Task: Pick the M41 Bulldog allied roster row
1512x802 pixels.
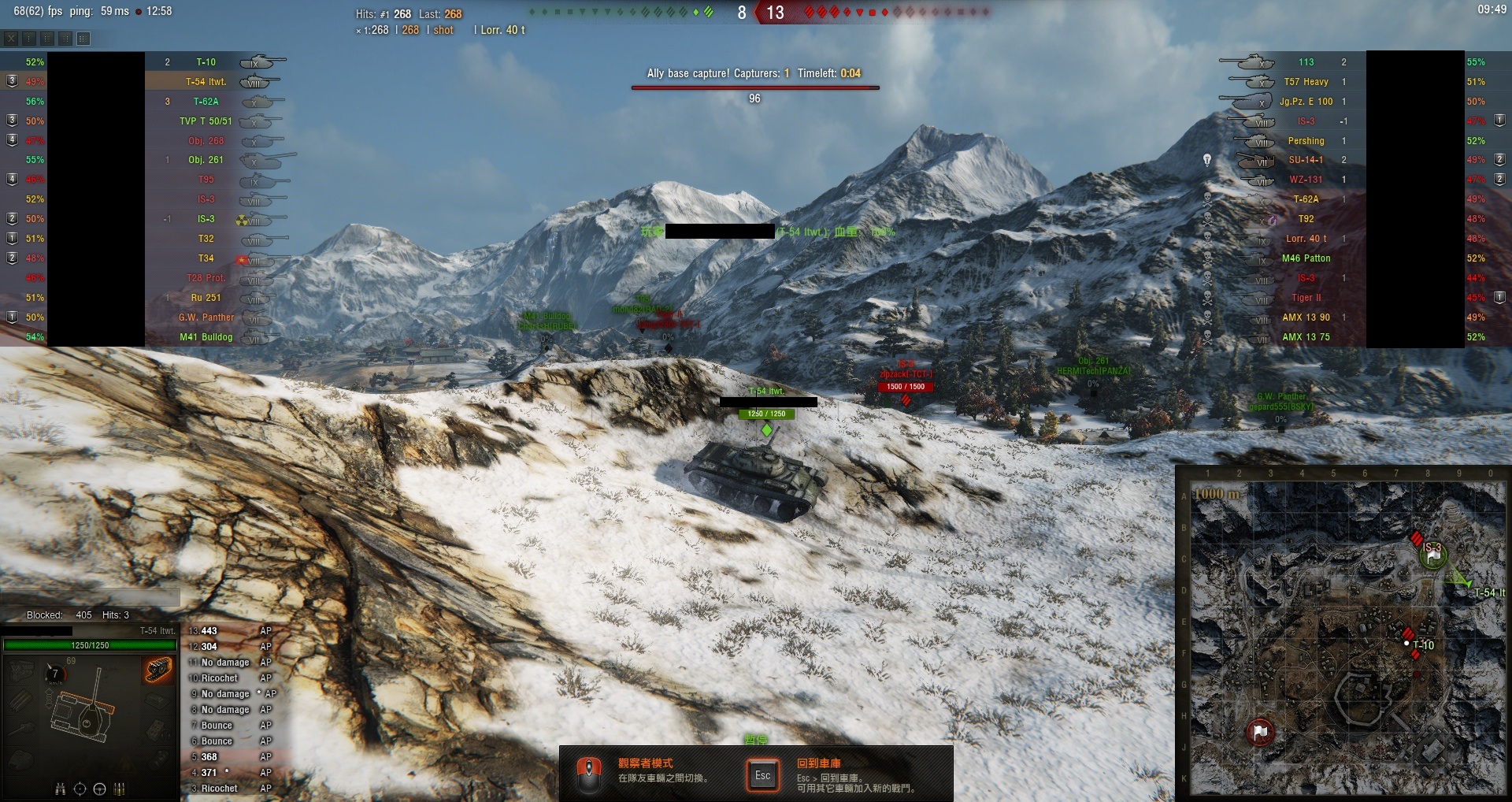Action: 206,337
